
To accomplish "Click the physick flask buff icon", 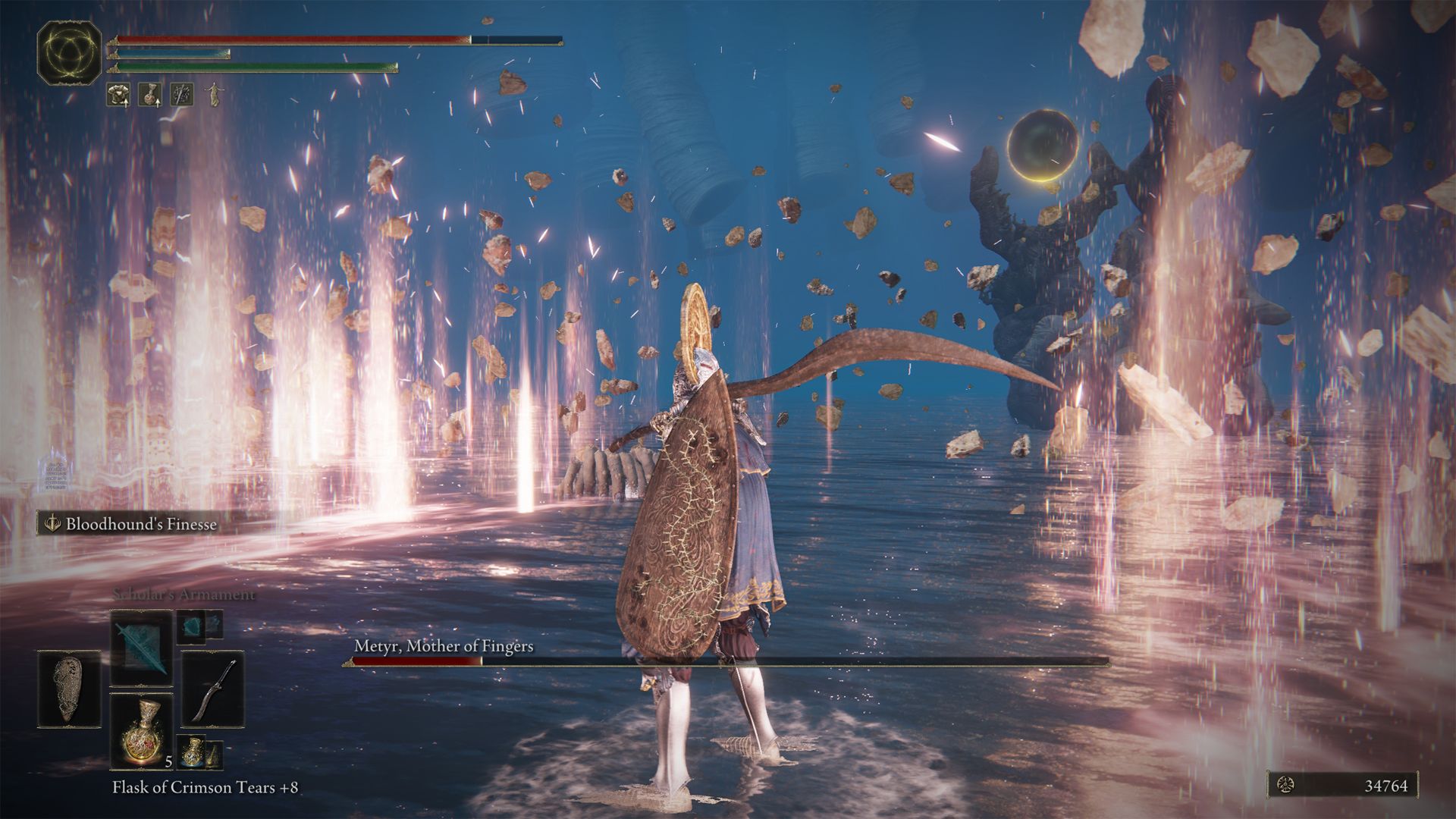I will click(x=149, y=95).
